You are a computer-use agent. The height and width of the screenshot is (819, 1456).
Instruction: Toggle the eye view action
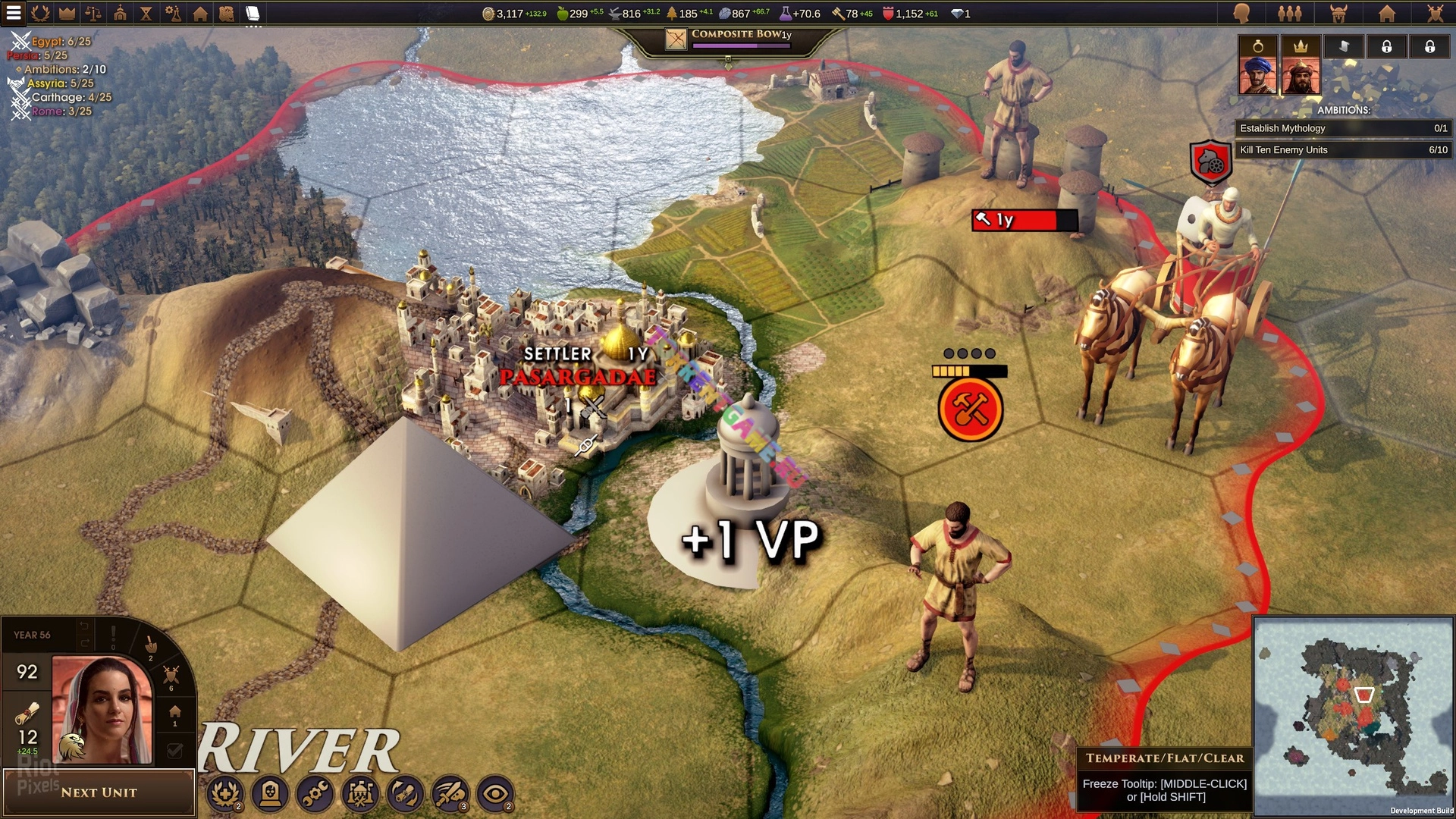495,794
